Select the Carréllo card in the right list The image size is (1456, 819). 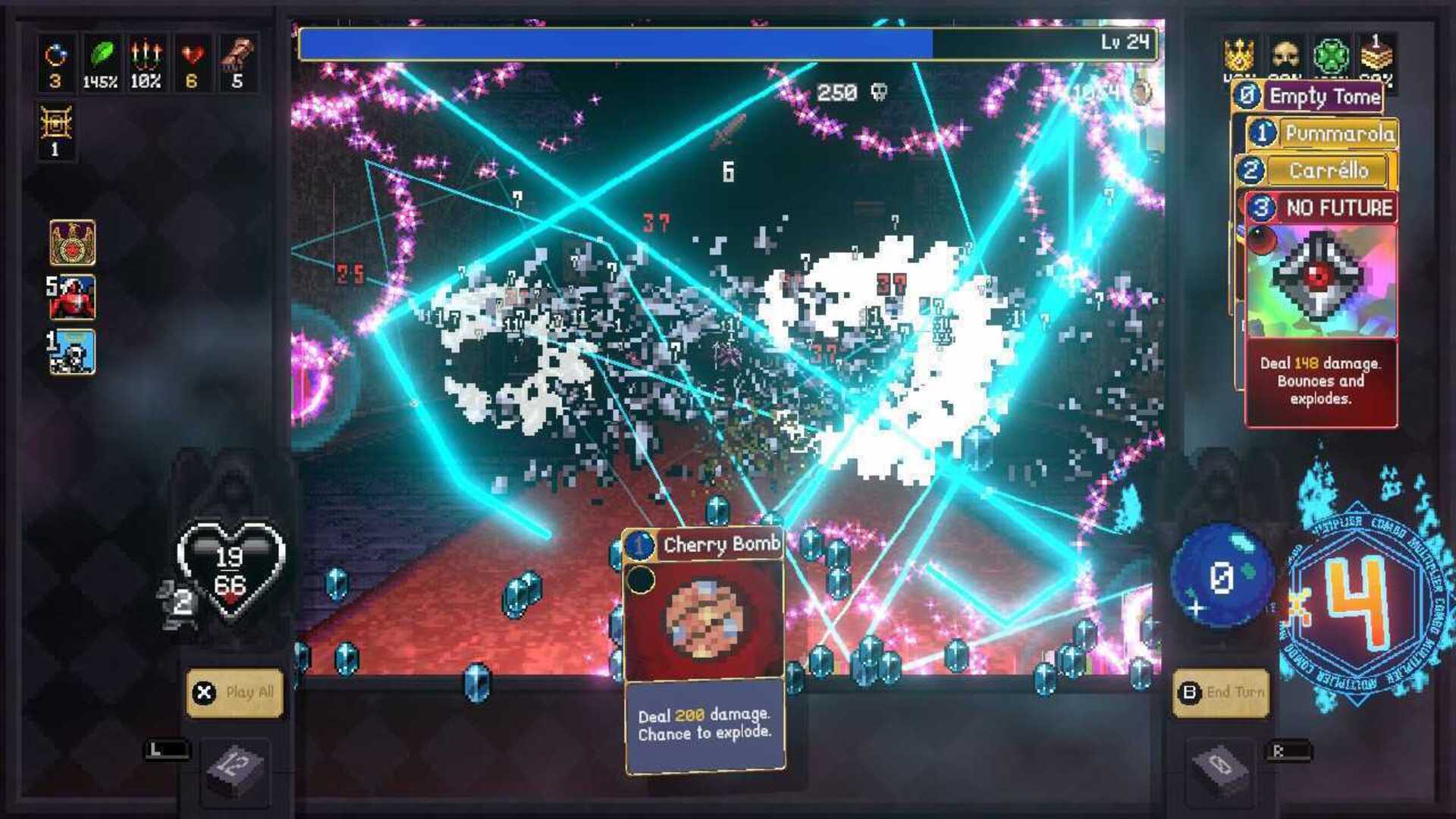(x=1329, y=171)
